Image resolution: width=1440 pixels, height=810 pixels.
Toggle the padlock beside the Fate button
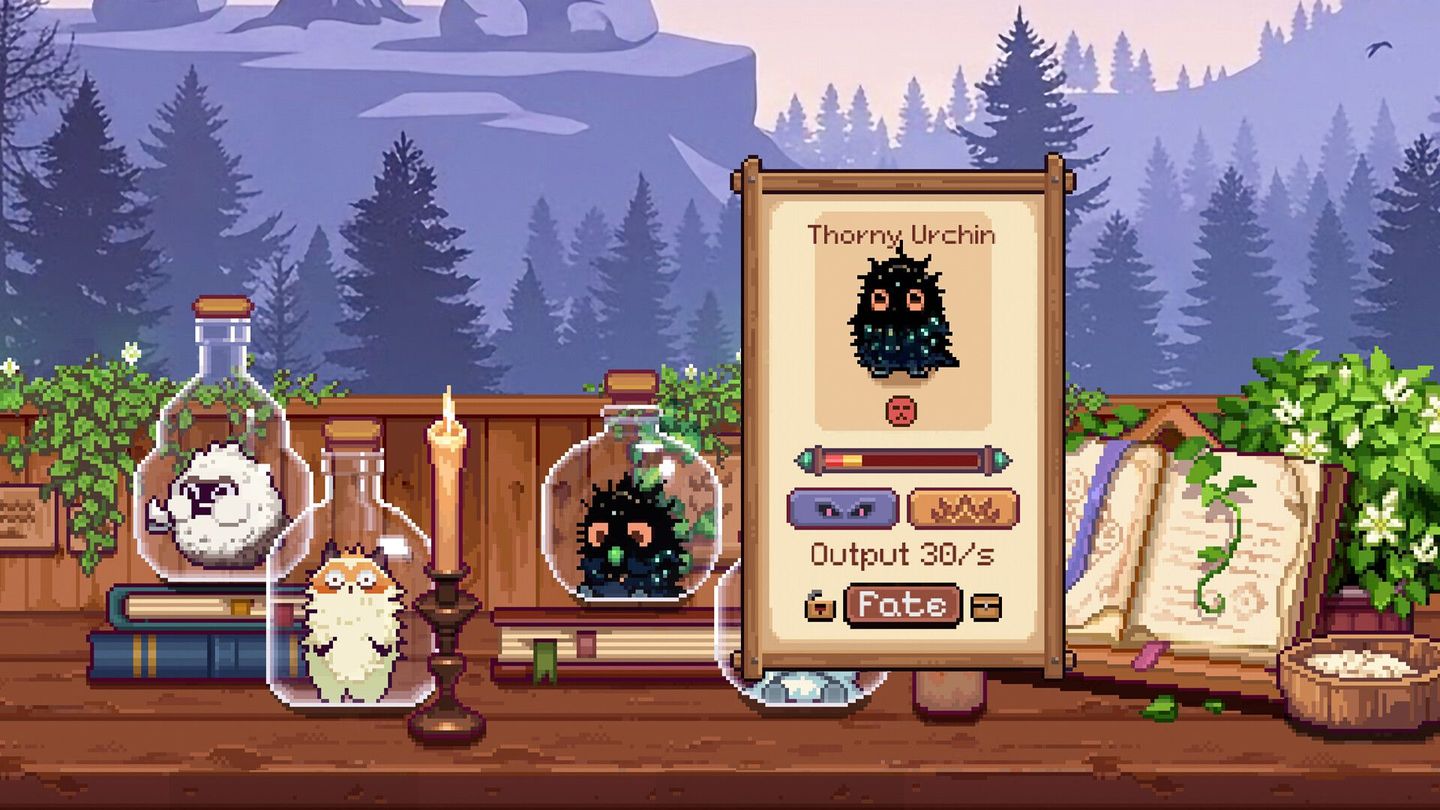click(820, 606)
